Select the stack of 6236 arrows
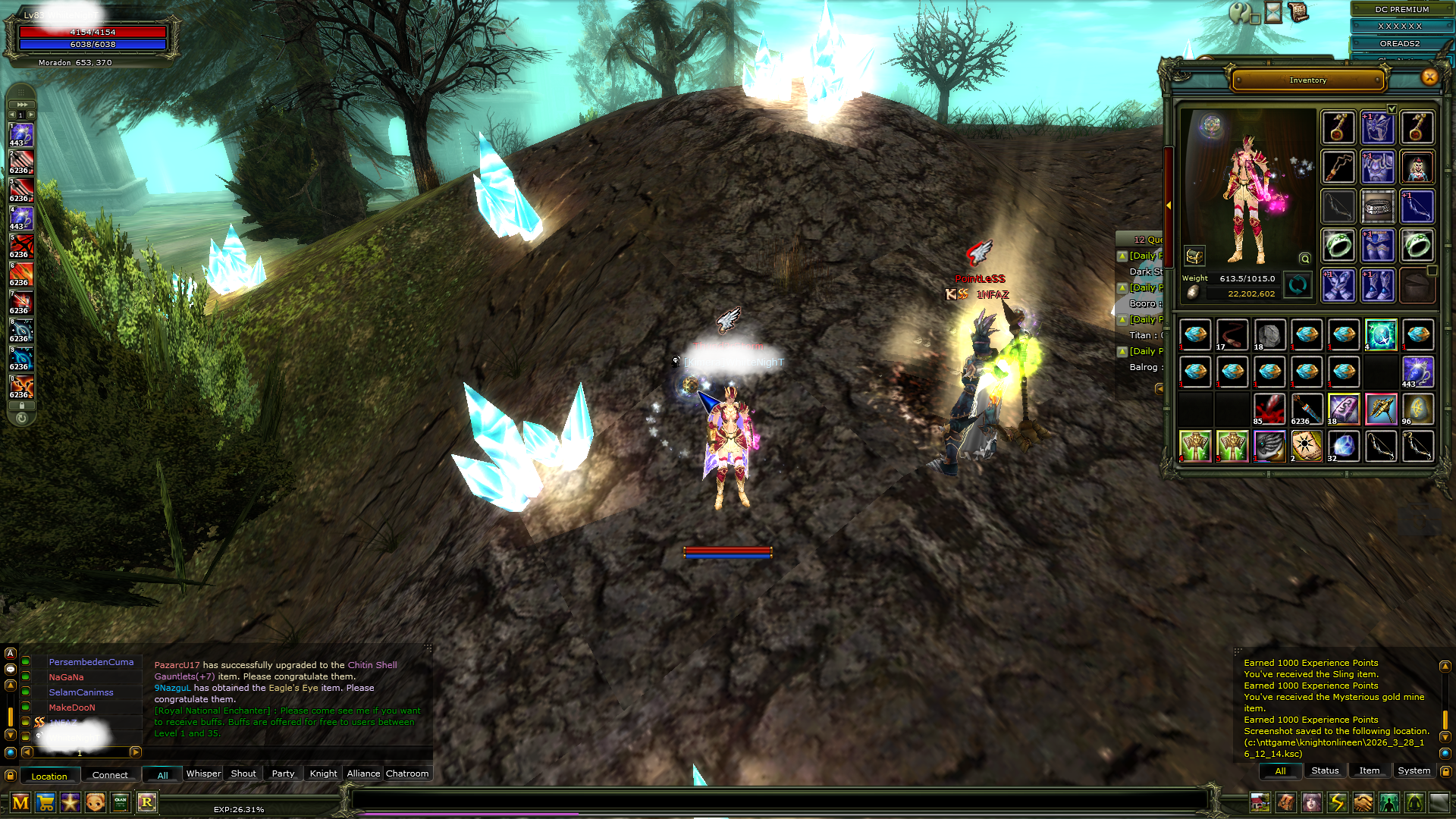1456x819 pixels. coord(1306,409)
